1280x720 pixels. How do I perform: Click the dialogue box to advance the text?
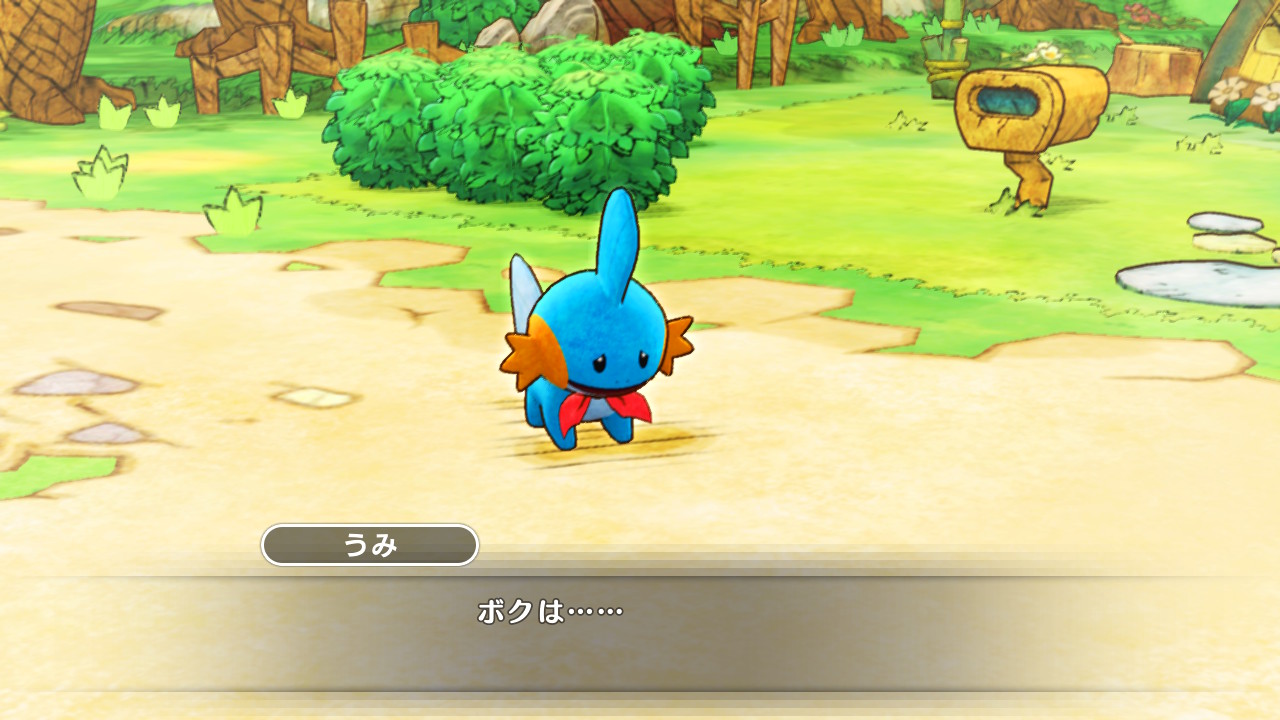[640, 630]
